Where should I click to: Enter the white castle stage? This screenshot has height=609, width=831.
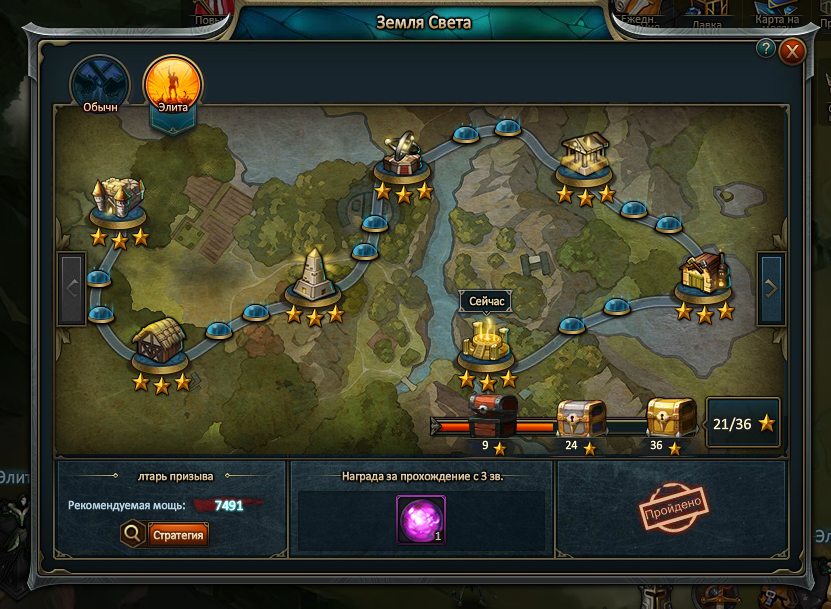point(118,202)
